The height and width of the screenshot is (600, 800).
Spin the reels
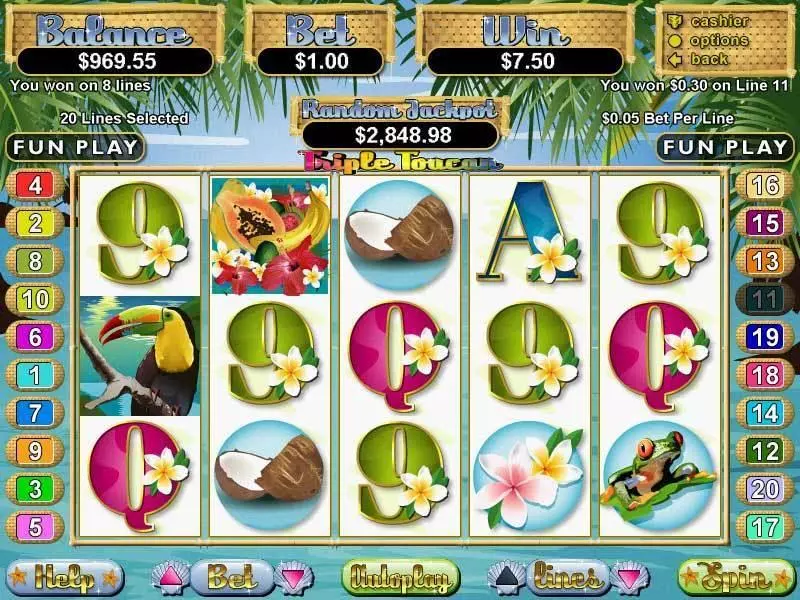pos(730,577)
